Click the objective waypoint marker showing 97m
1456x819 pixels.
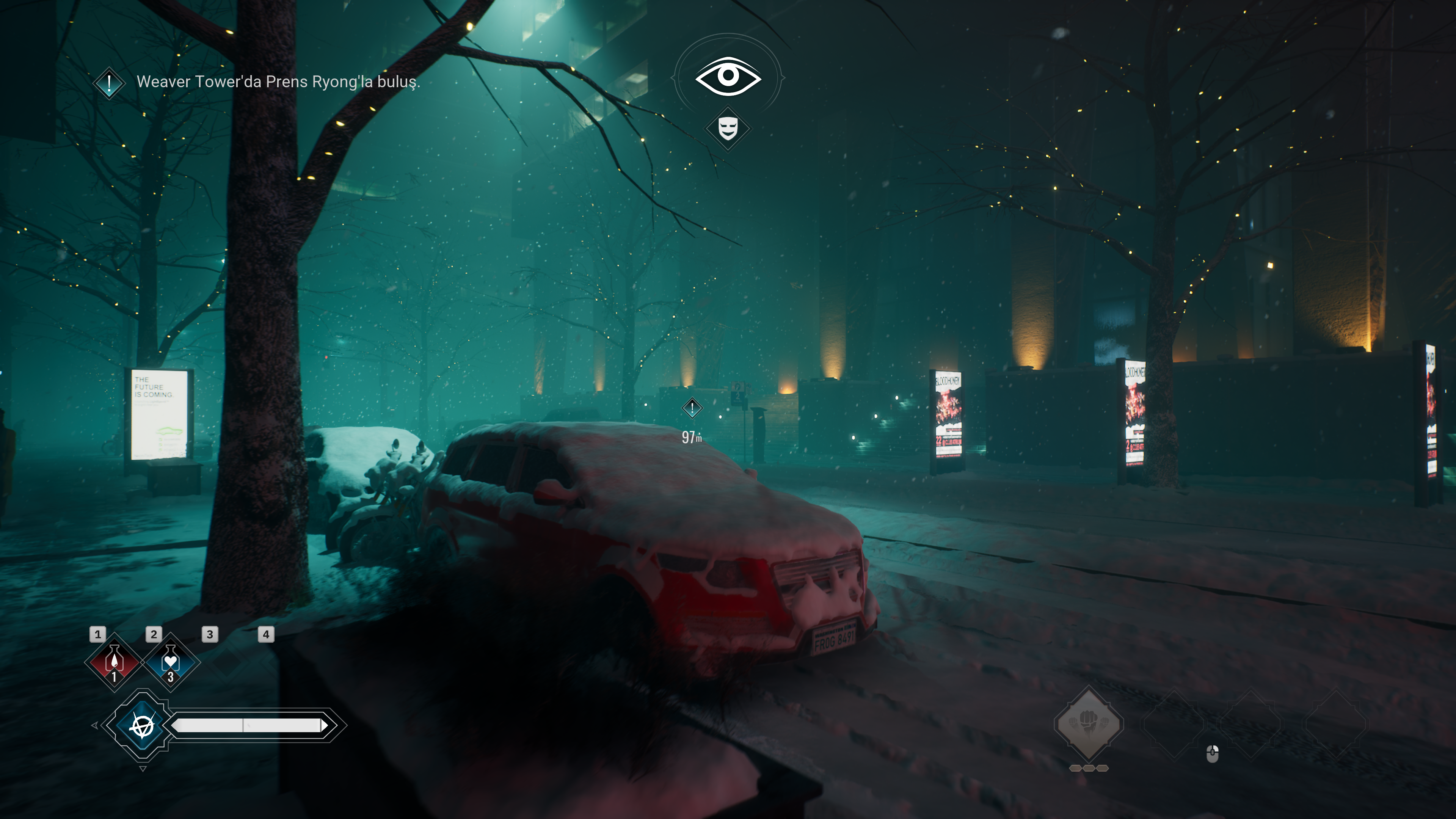click(692, 408)
